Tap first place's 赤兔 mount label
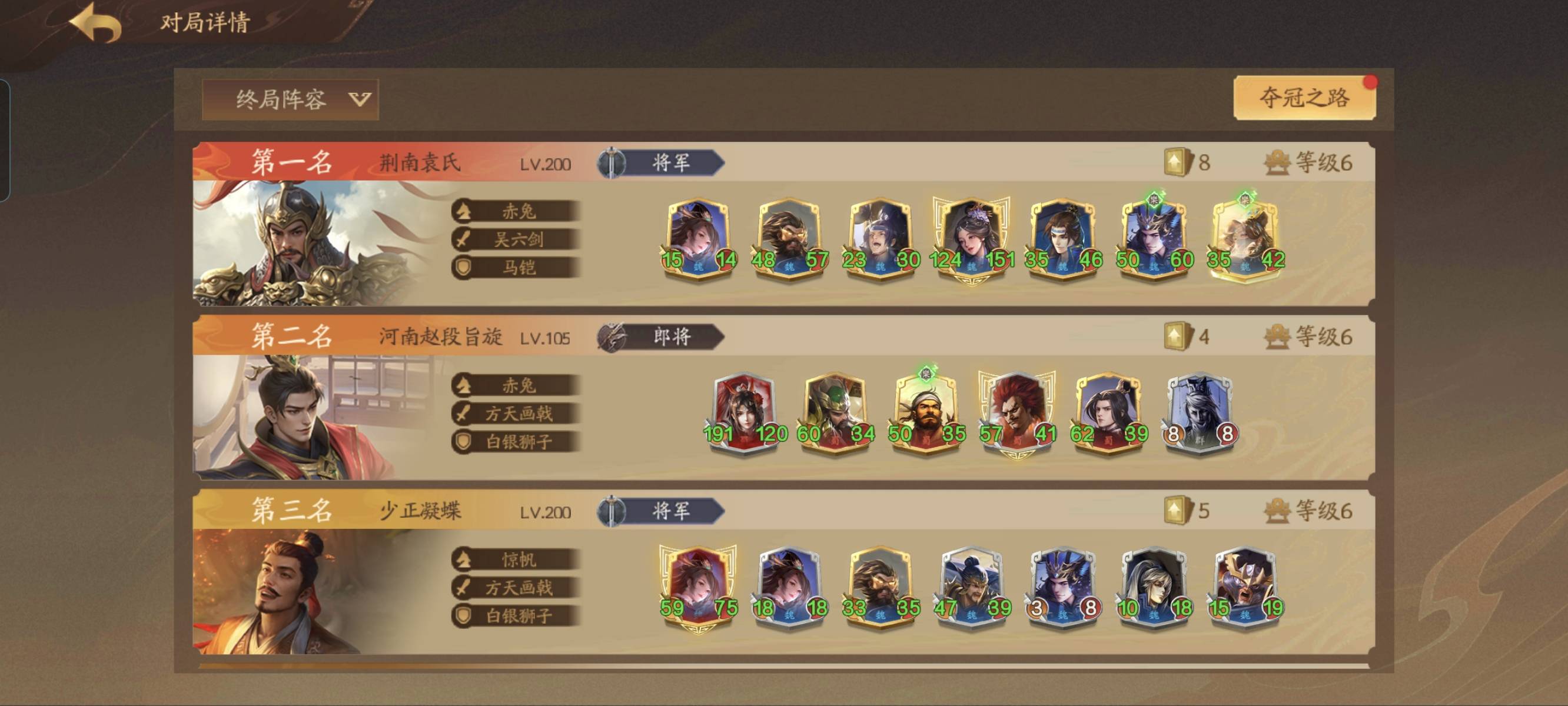 (x=516, y=211)
